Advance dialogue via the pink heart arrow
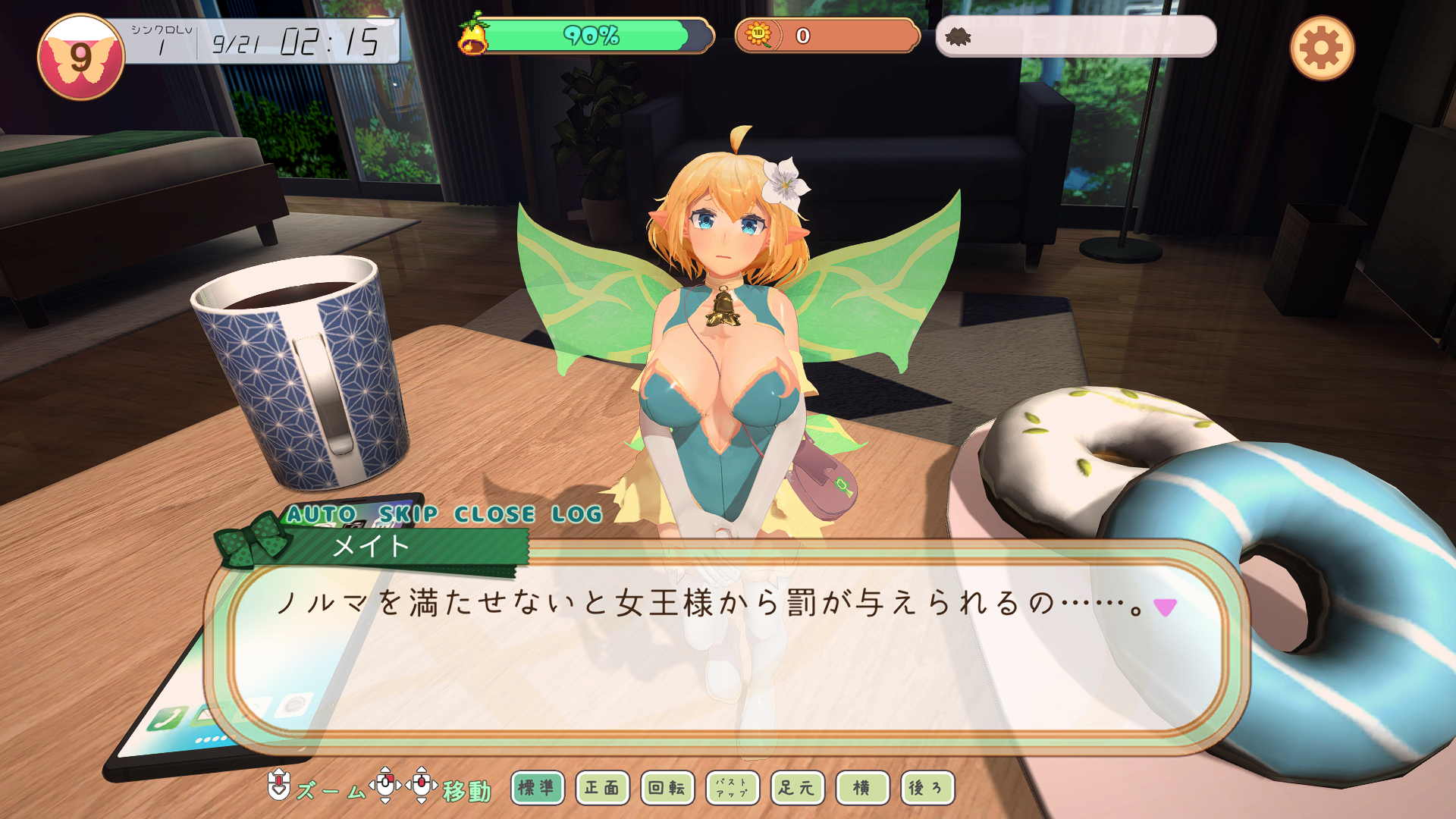This screenshot has width=1456, height=819. click(x=1165, y=607)
